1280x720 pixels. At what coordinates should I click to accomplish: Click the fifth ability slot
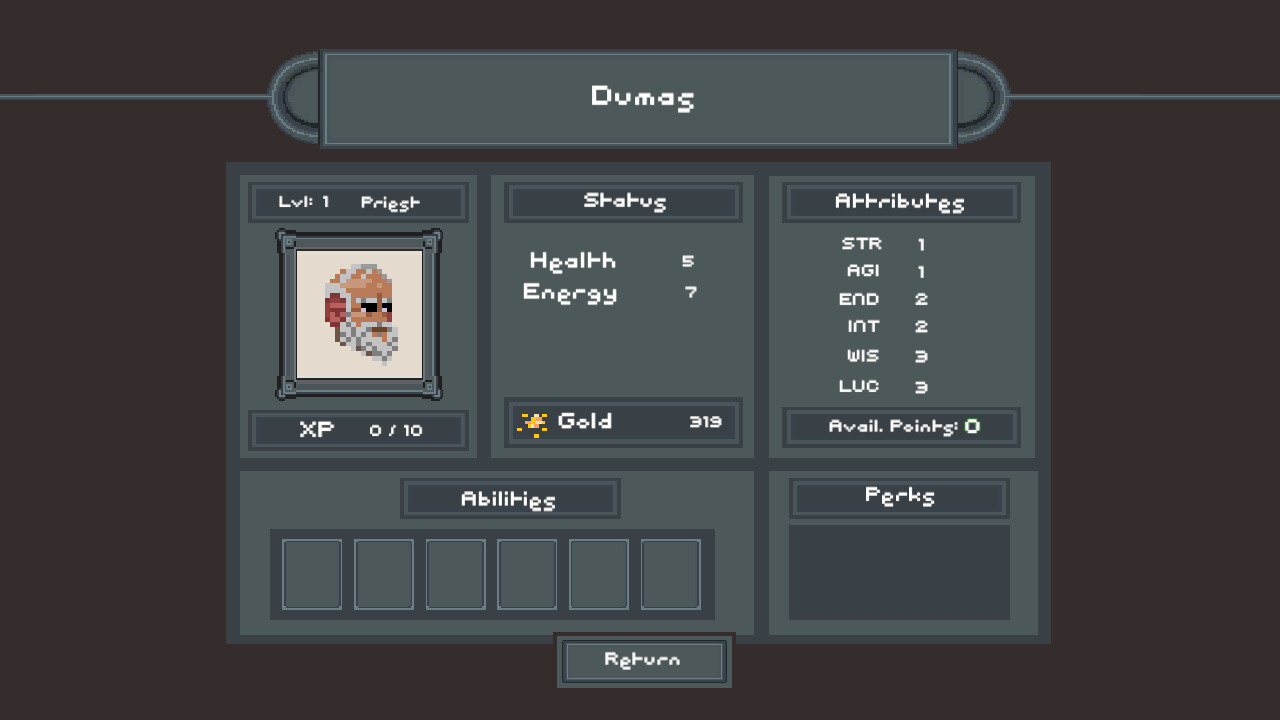tap(598, 574)
